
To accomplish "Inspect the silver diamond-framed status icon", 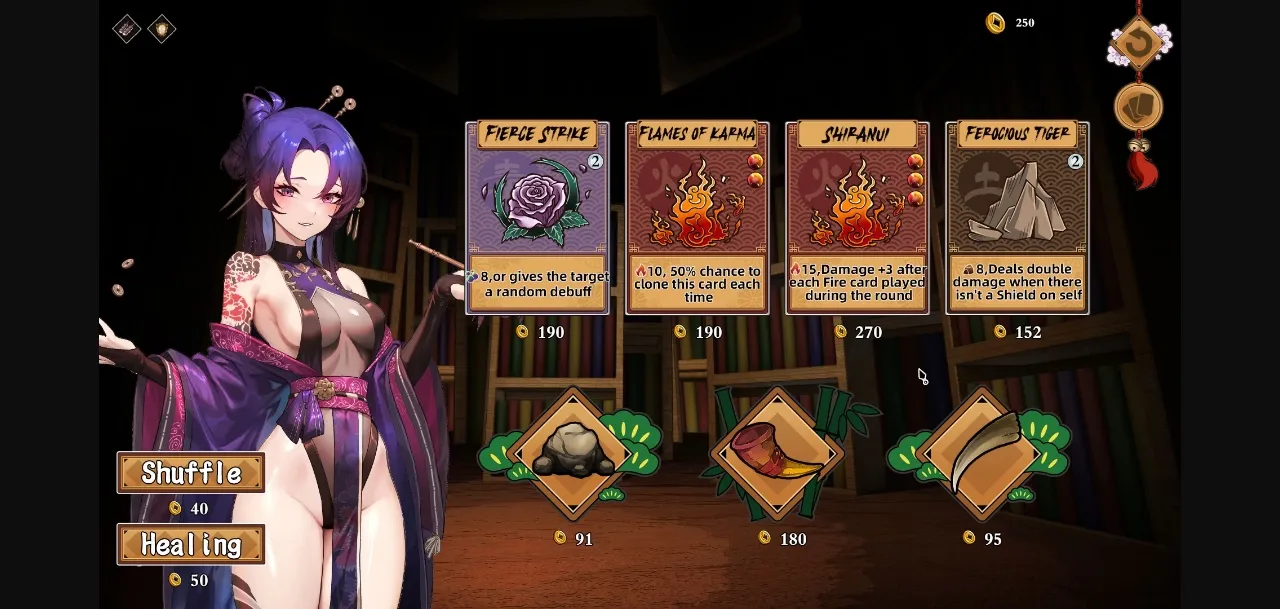I will tap(127, 29).
